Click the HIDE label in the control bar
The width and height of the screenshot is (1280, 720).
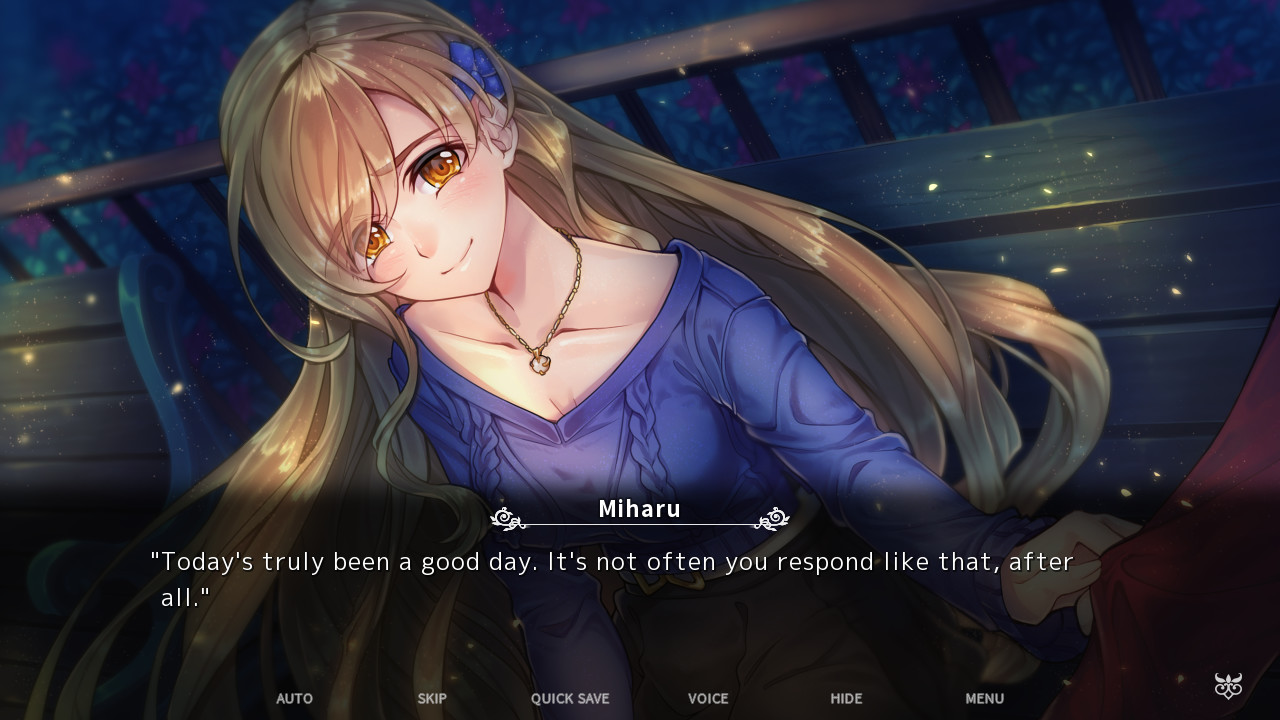(x=845, y=699)
